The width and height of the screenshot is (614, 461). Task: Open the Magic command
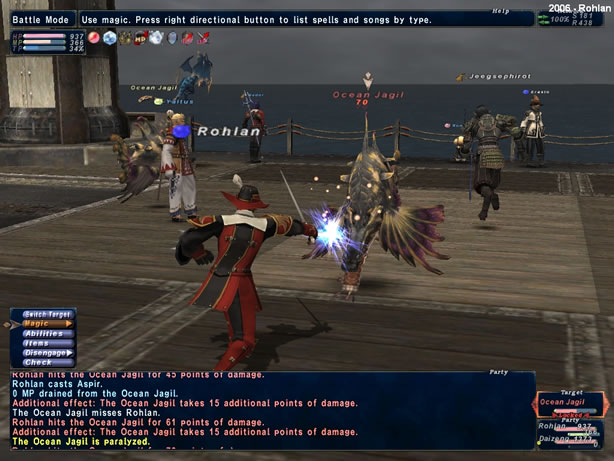click(43, 323)
